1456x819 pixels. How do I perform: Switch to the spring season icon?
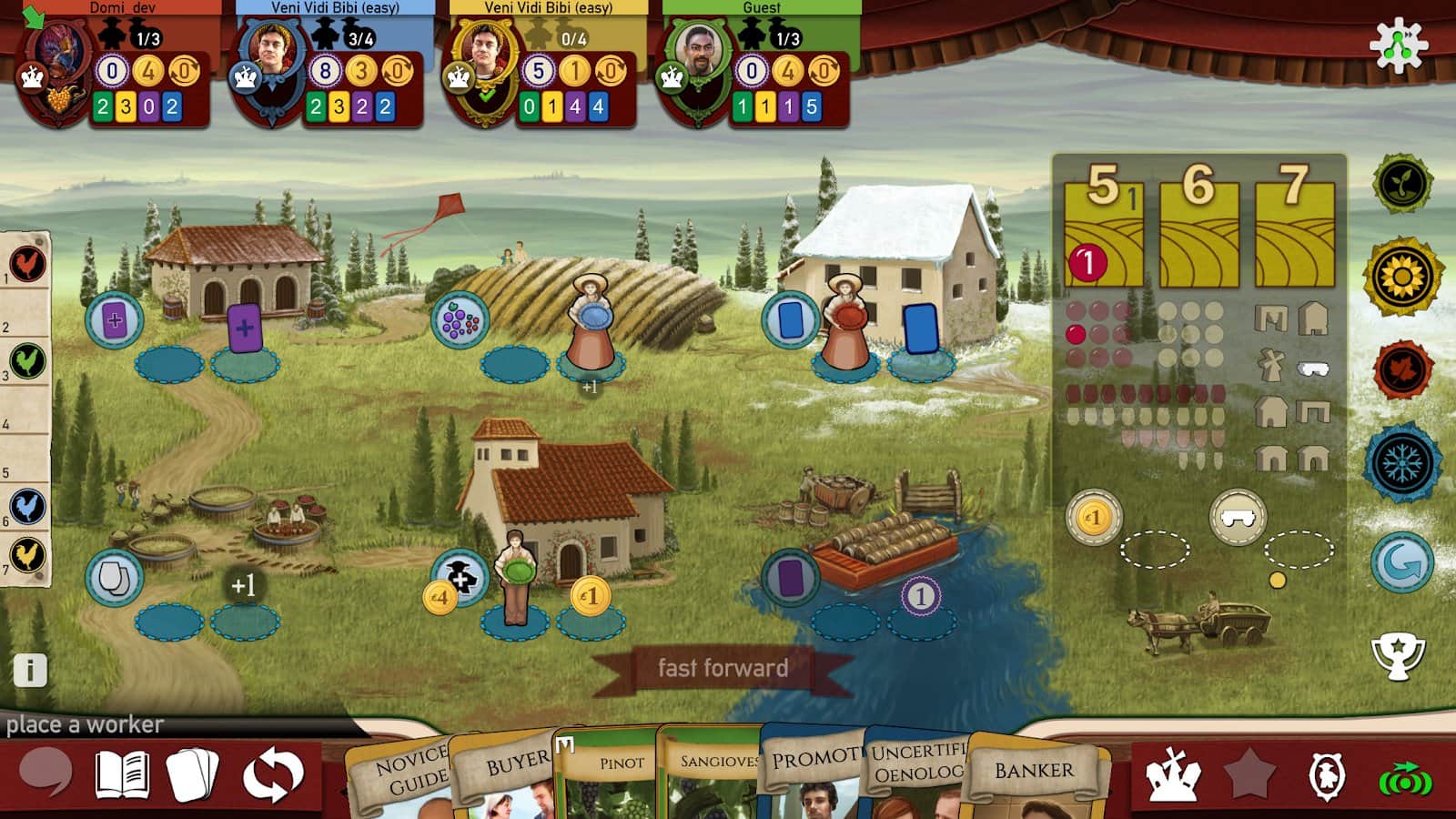(1402, 183)
